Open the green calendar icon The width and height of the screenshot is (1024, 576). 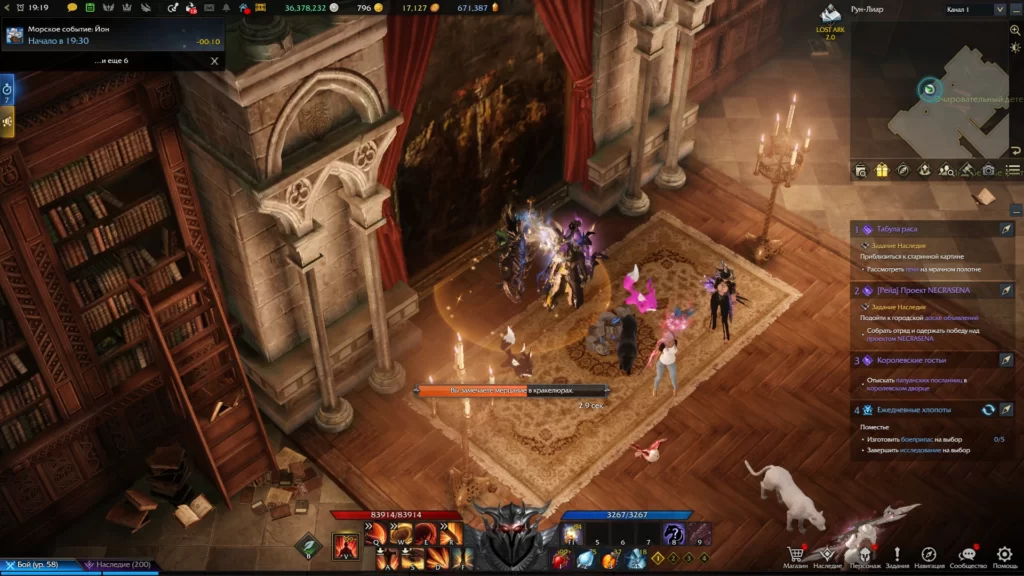(x=89, y=8)
